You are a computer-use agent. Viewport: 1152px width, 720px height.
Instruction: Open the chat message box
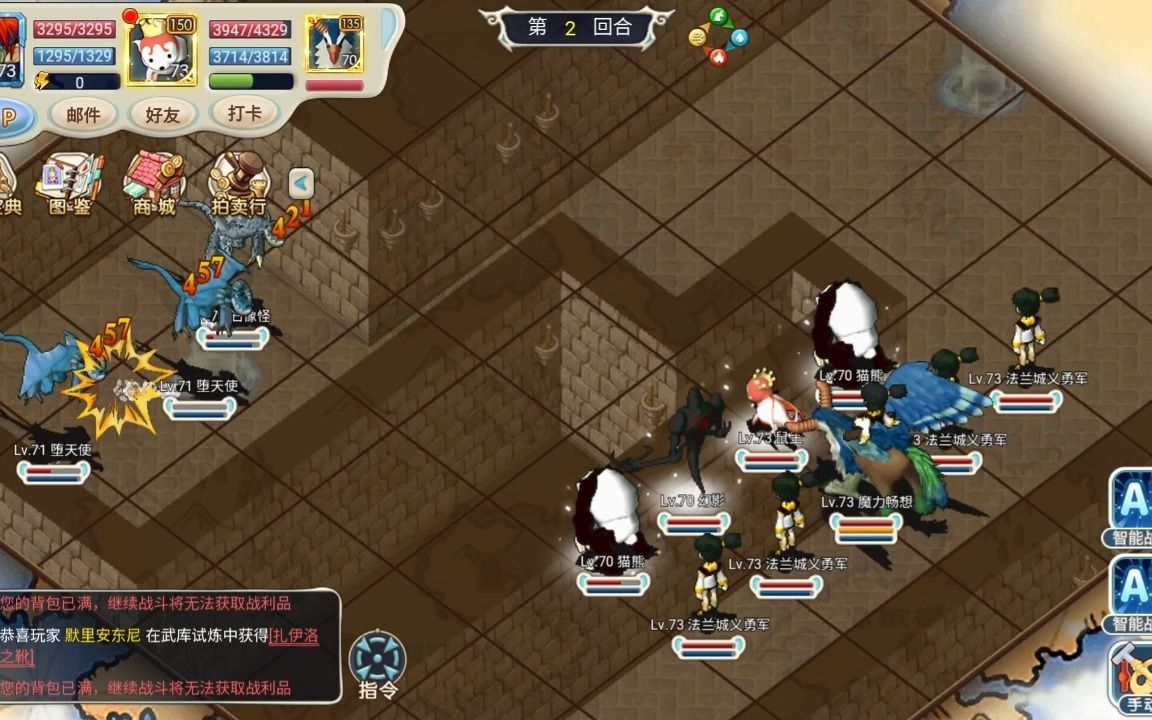point(170,645)
